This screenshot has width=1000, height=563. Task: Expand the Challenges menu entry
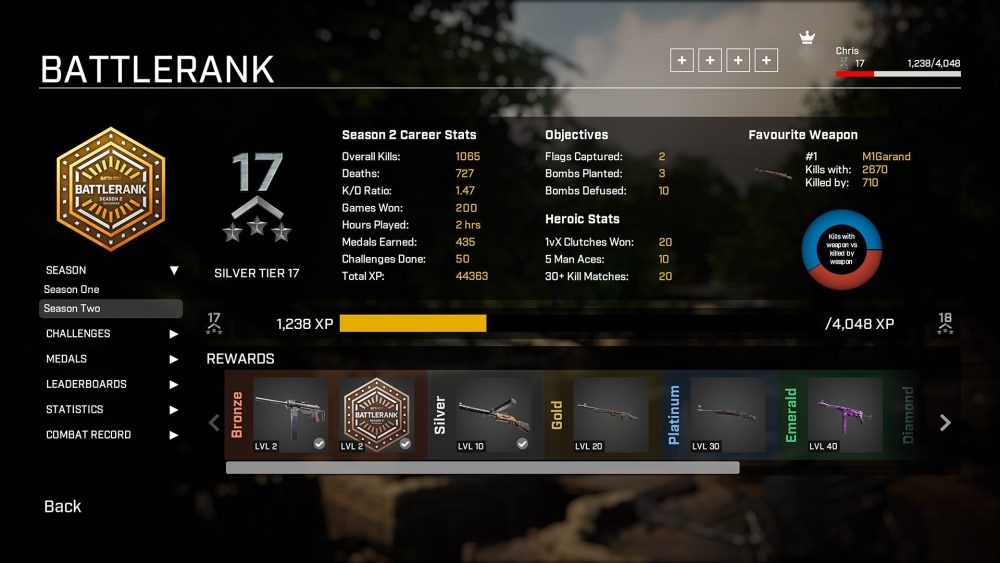point(110,334)
